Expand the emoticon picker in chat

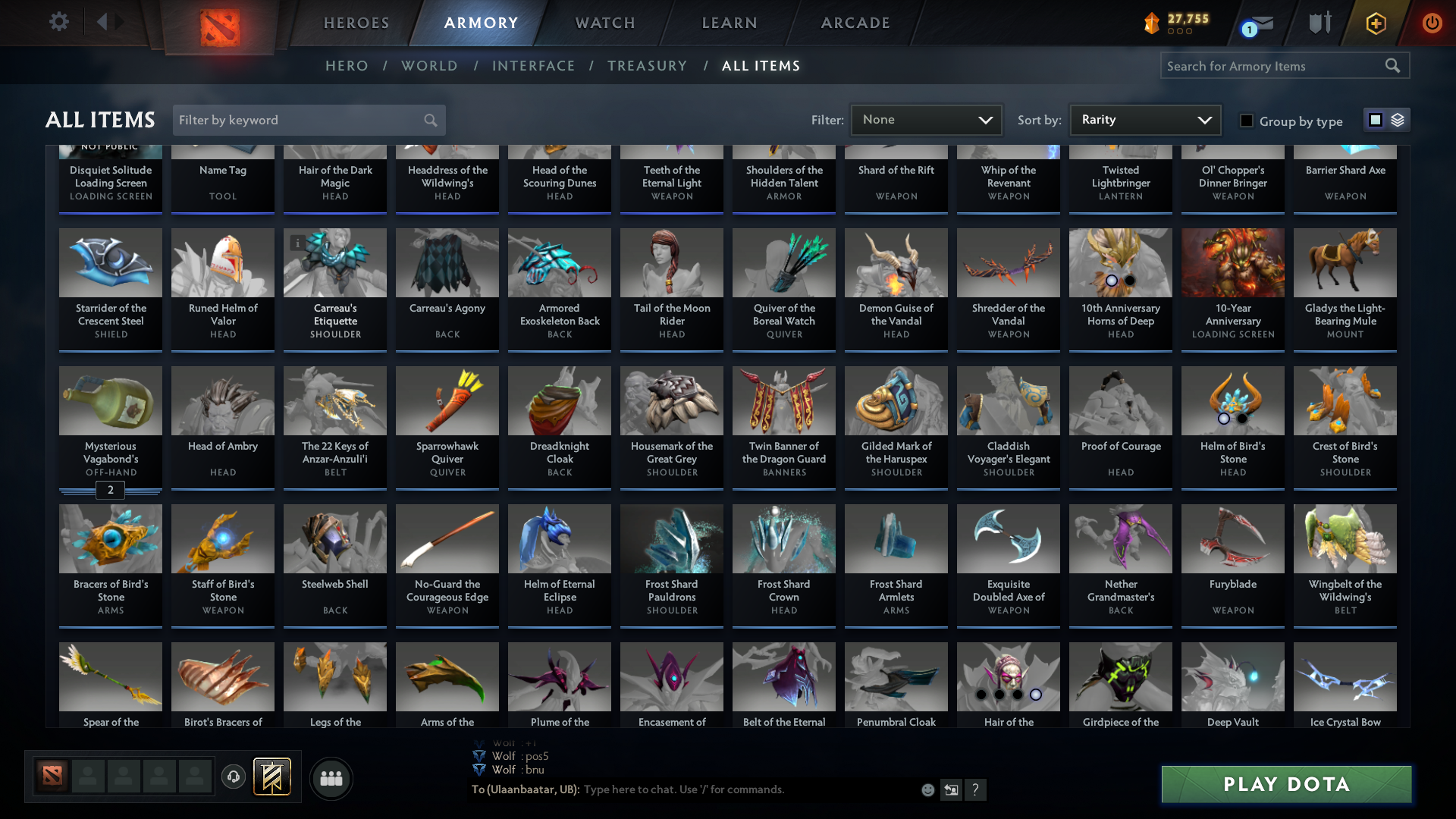(x=927, y=789)
